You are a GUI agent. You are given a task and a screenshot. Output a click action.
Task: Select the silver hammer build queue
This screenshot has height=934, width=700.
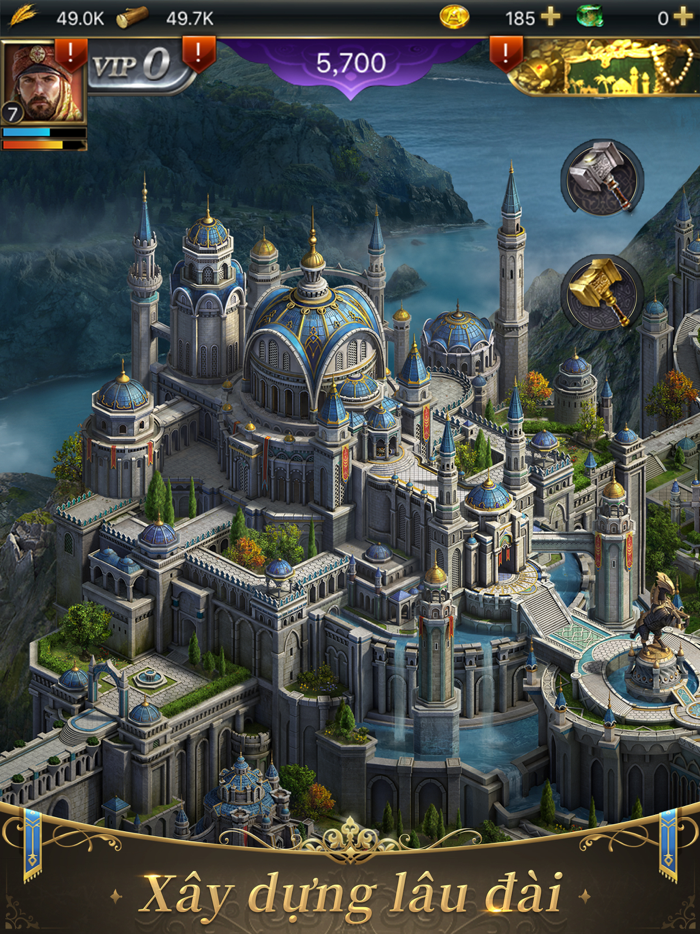pos(601,177)
